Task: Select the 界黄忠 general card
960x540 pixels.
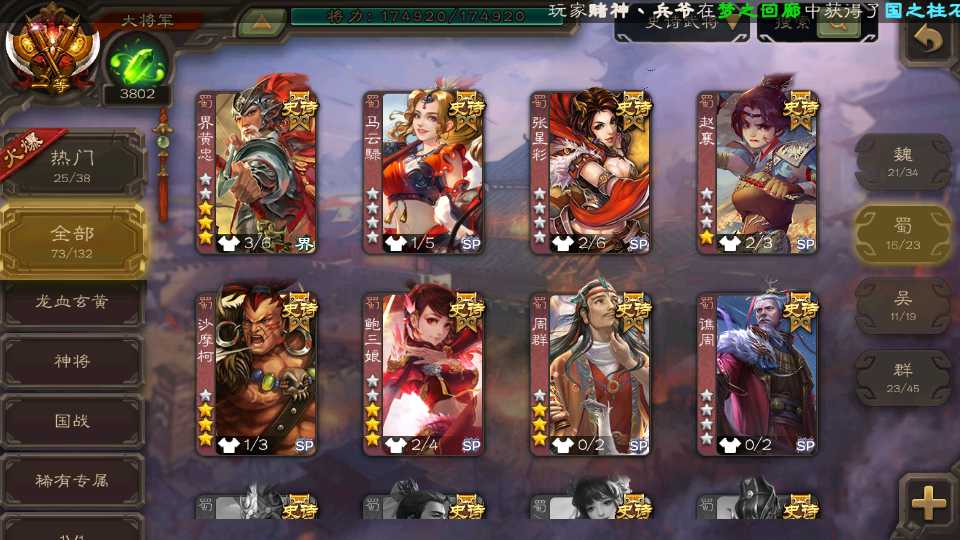Action: (257, 172)
